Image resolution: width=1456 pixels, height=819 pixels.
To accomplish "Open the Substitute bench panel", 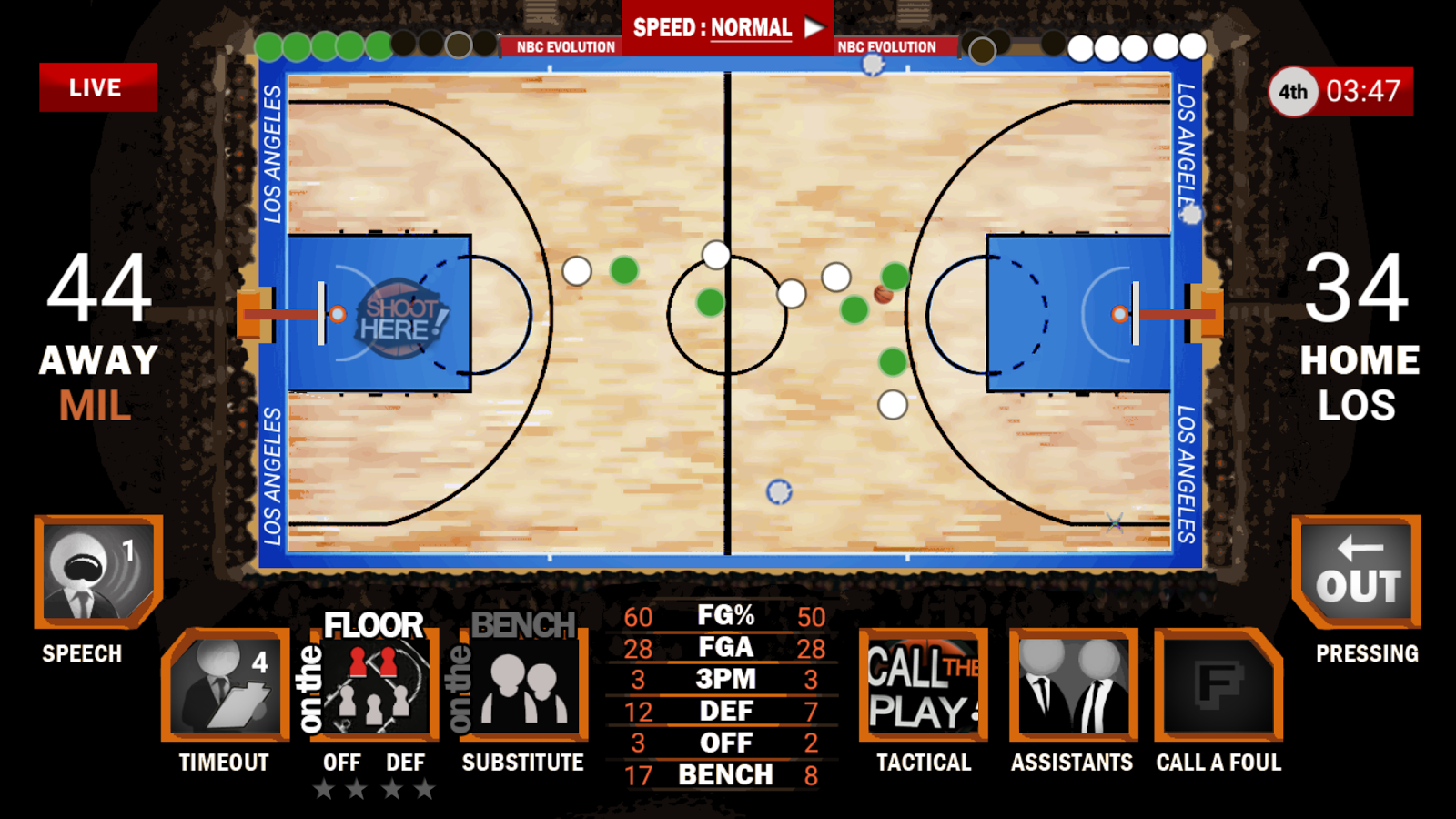I will (523, 687).
